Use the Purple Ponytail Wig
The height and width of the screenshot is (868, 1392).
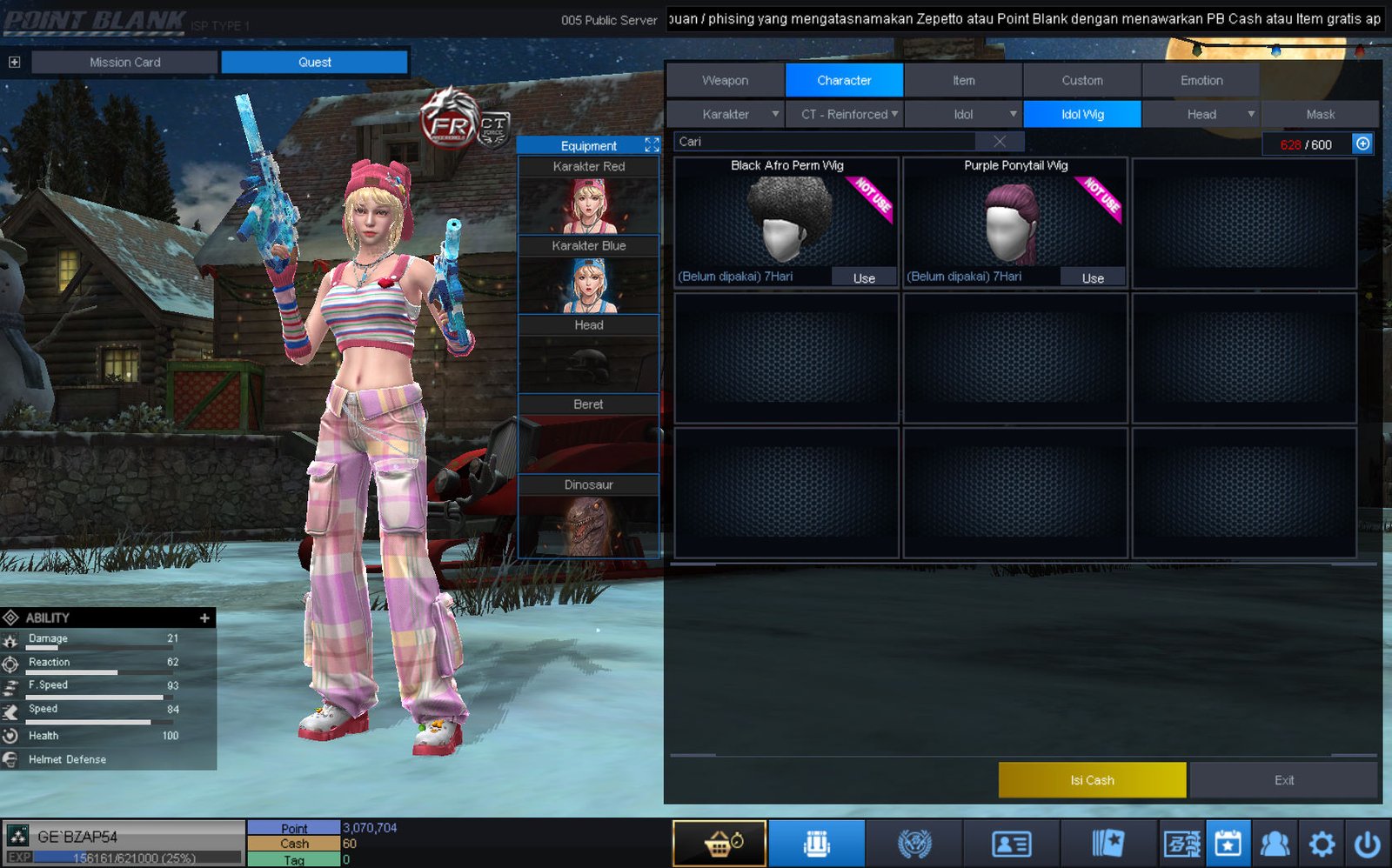pyautogui.click(x=1093, y=277)
